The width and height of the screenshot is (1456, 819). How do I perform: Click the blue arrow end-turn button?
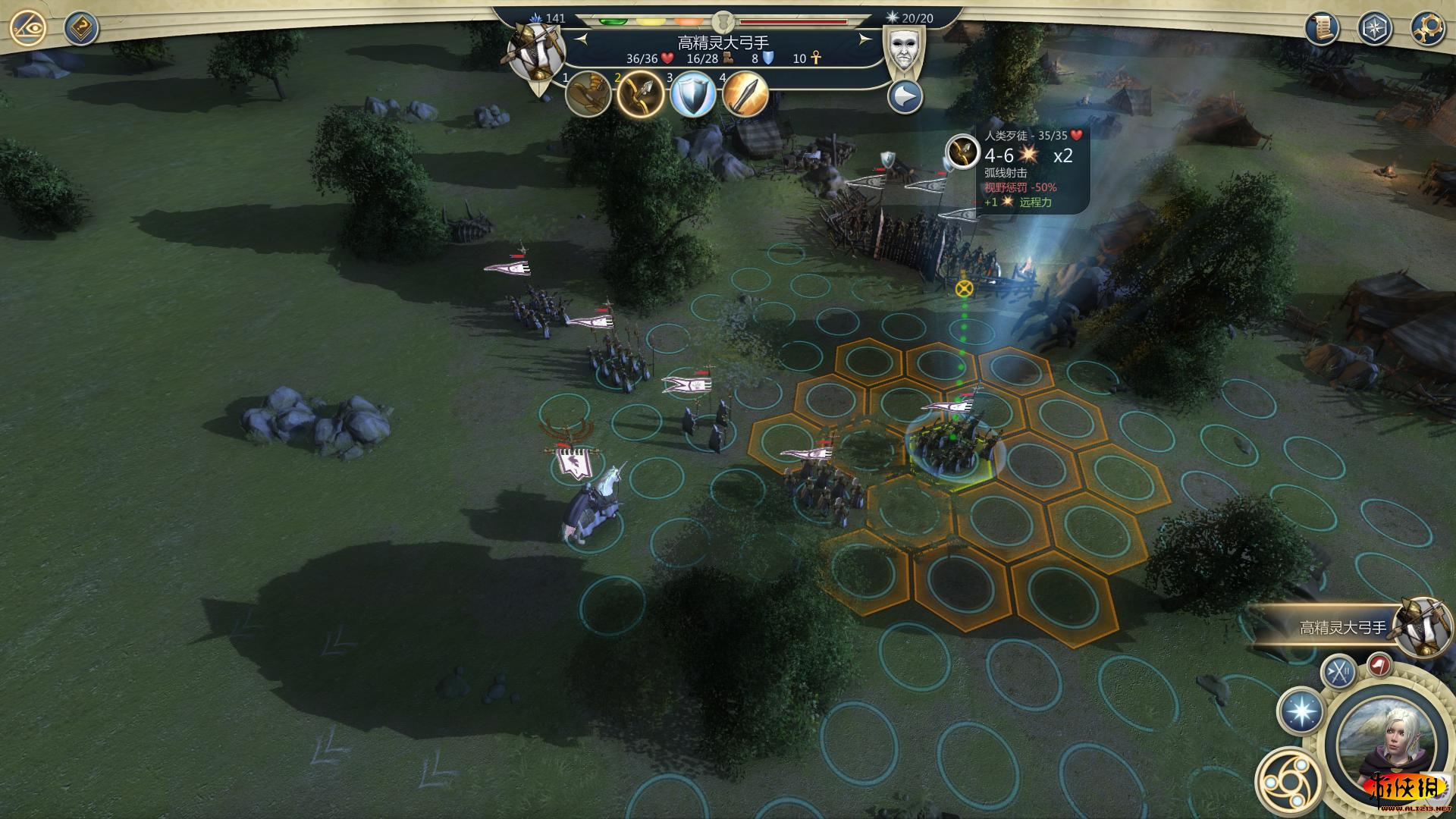click(905, 97)
